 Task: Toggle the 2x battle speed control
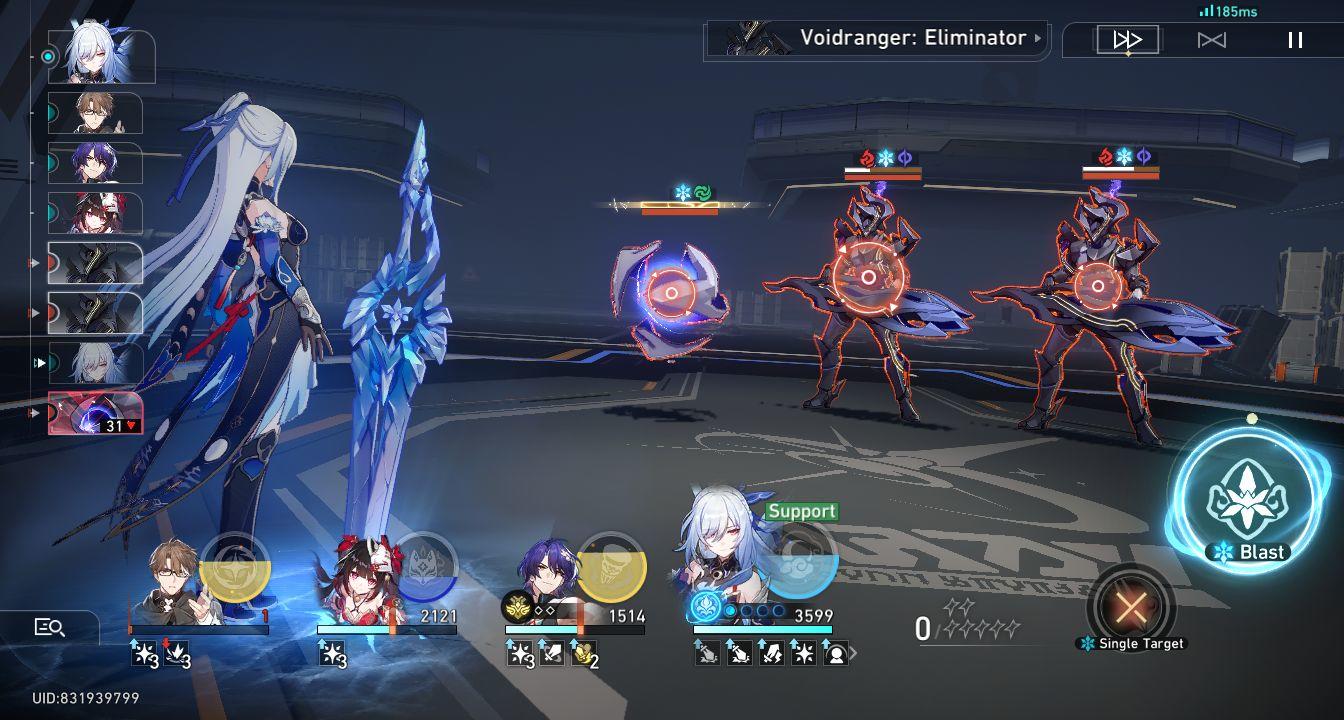point(1126,38)
